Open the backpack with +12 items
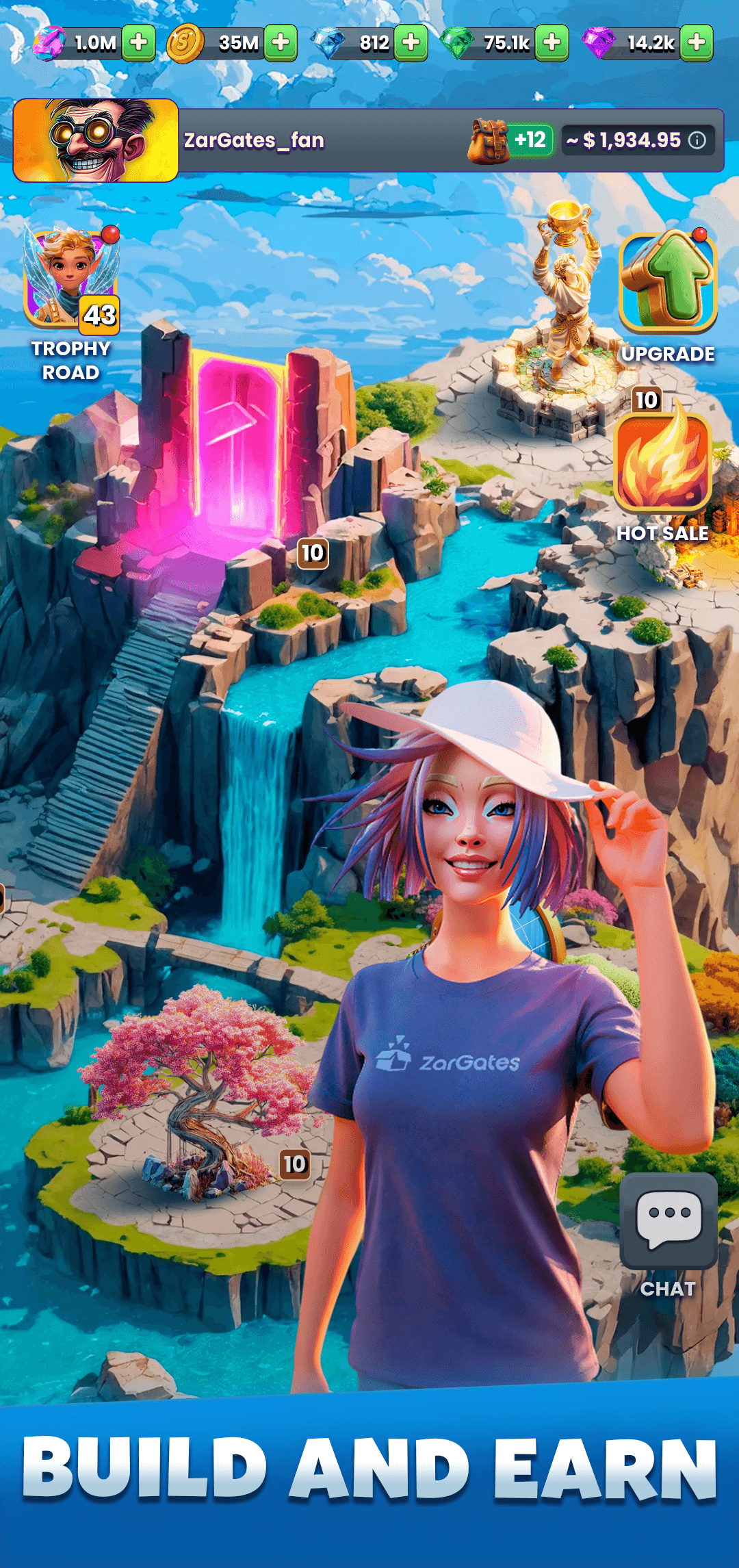Image resolution: width=739 pixels, height=1568 pixels. [x=510, y=140]
